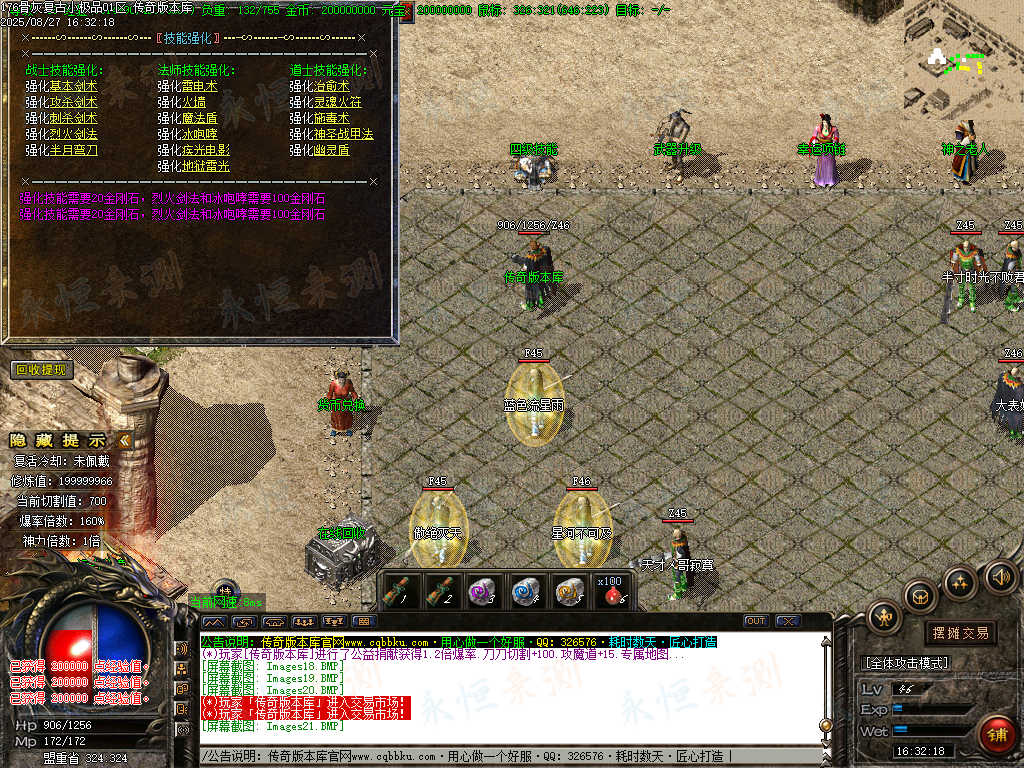Use the red potion stack in hotbar

[612, 592]
